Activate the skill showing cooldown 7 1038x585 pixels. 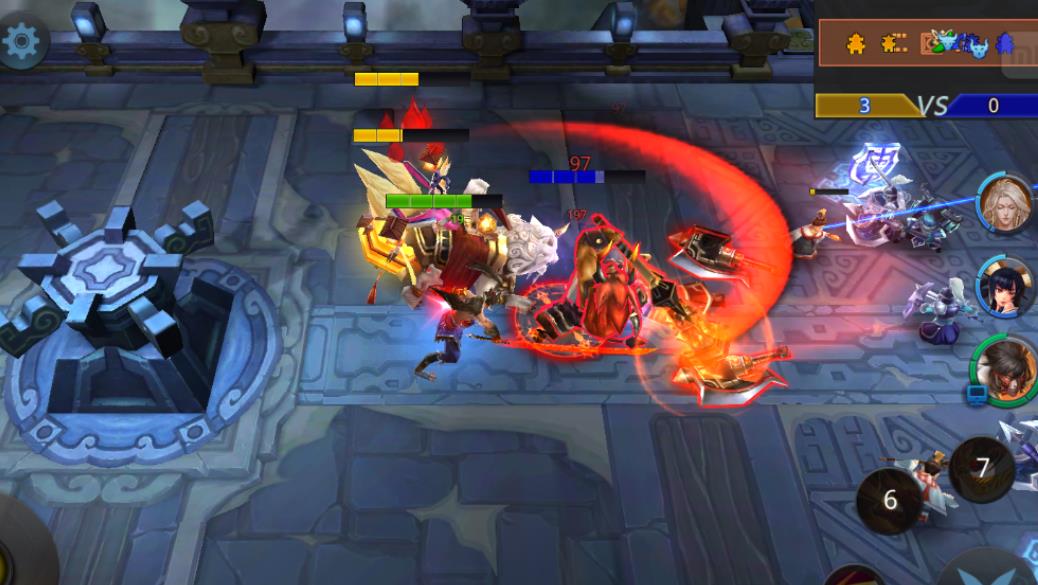[x=982, y=468]
